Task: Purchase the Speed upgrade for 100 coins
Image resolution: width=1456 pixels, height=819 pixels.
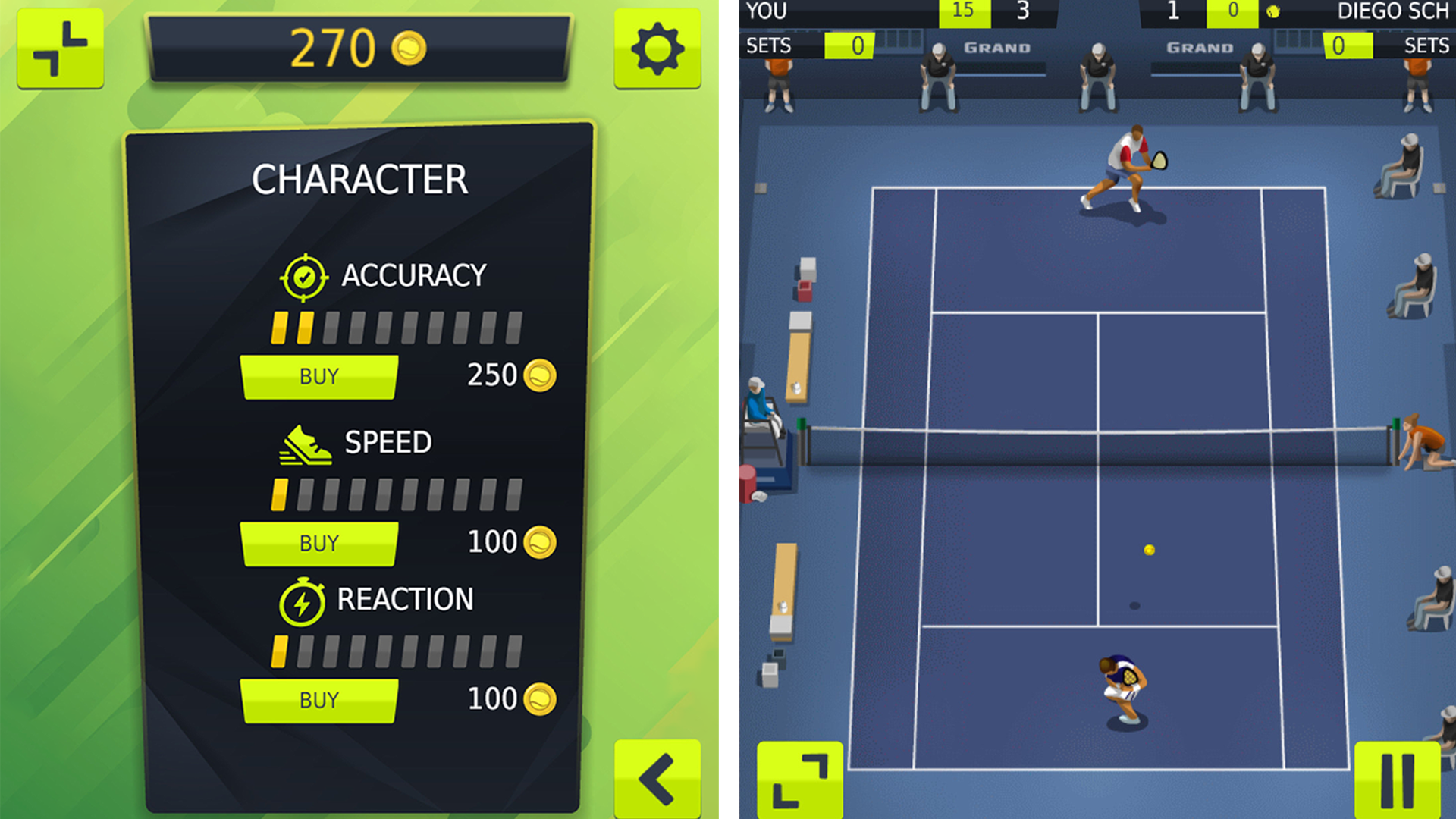Action: (318, 543)
